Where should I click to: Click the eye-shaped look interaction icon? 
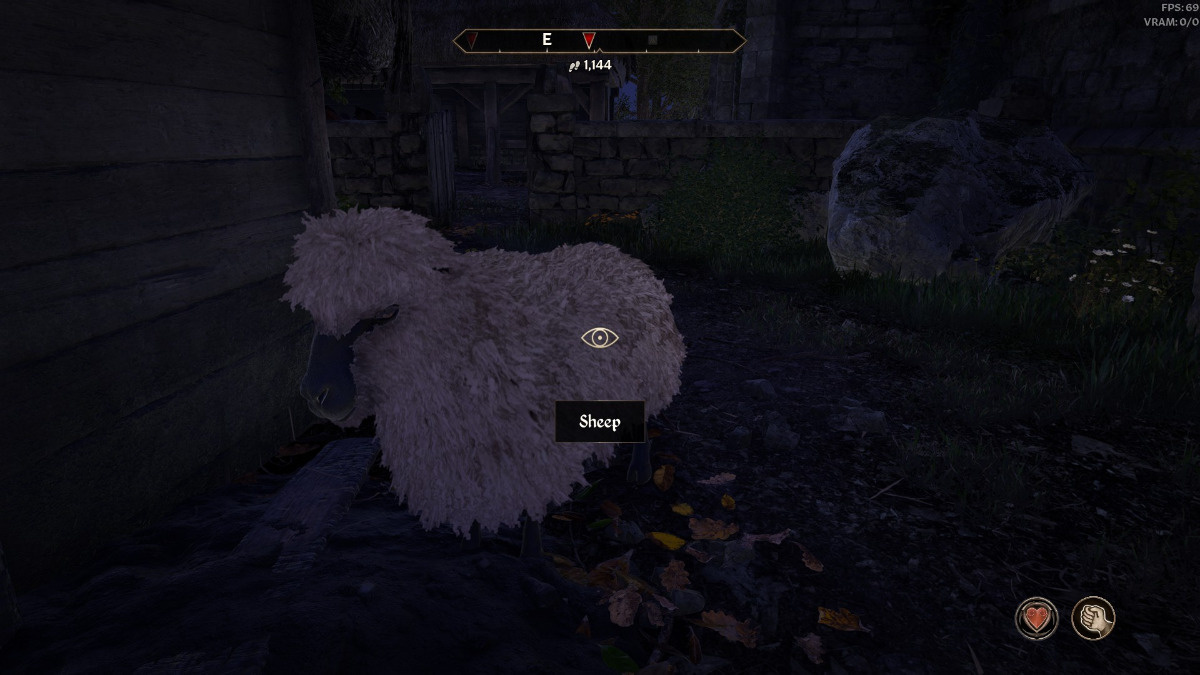(x=600, y=338)
